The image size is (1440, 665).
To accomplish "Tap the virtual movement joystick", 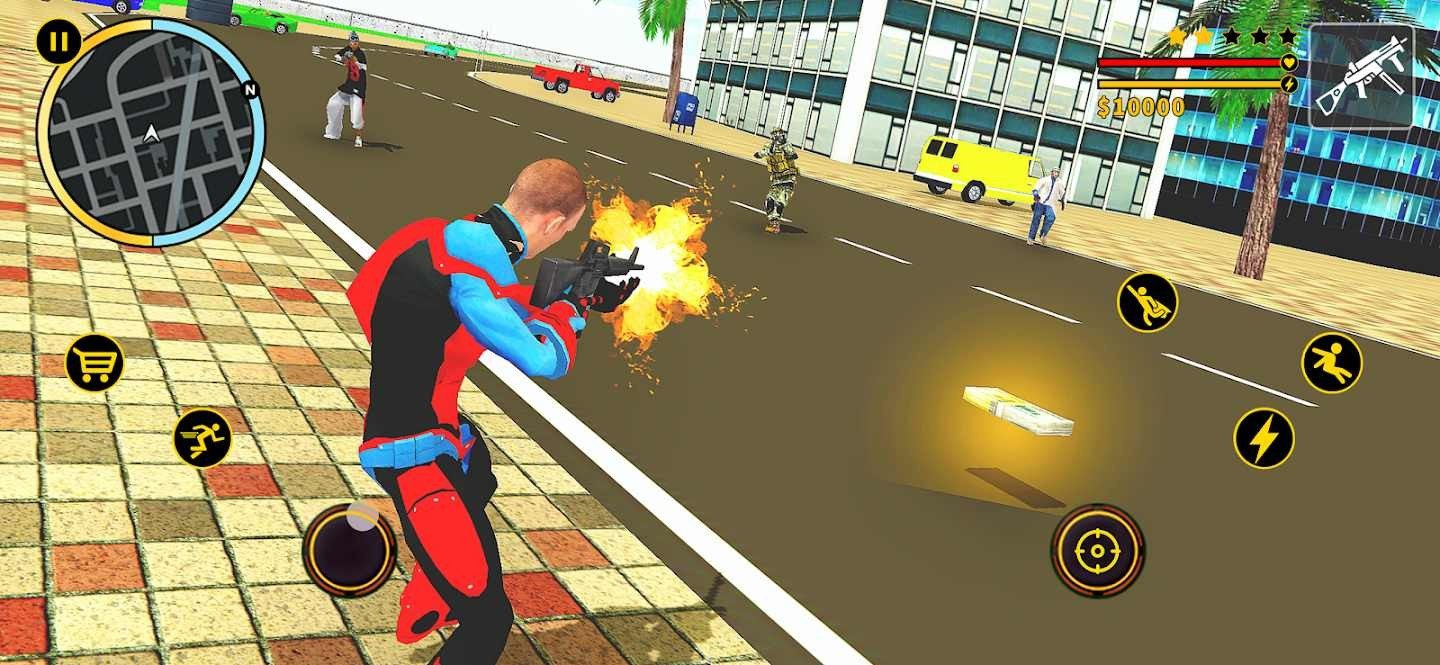I will 349,549.
